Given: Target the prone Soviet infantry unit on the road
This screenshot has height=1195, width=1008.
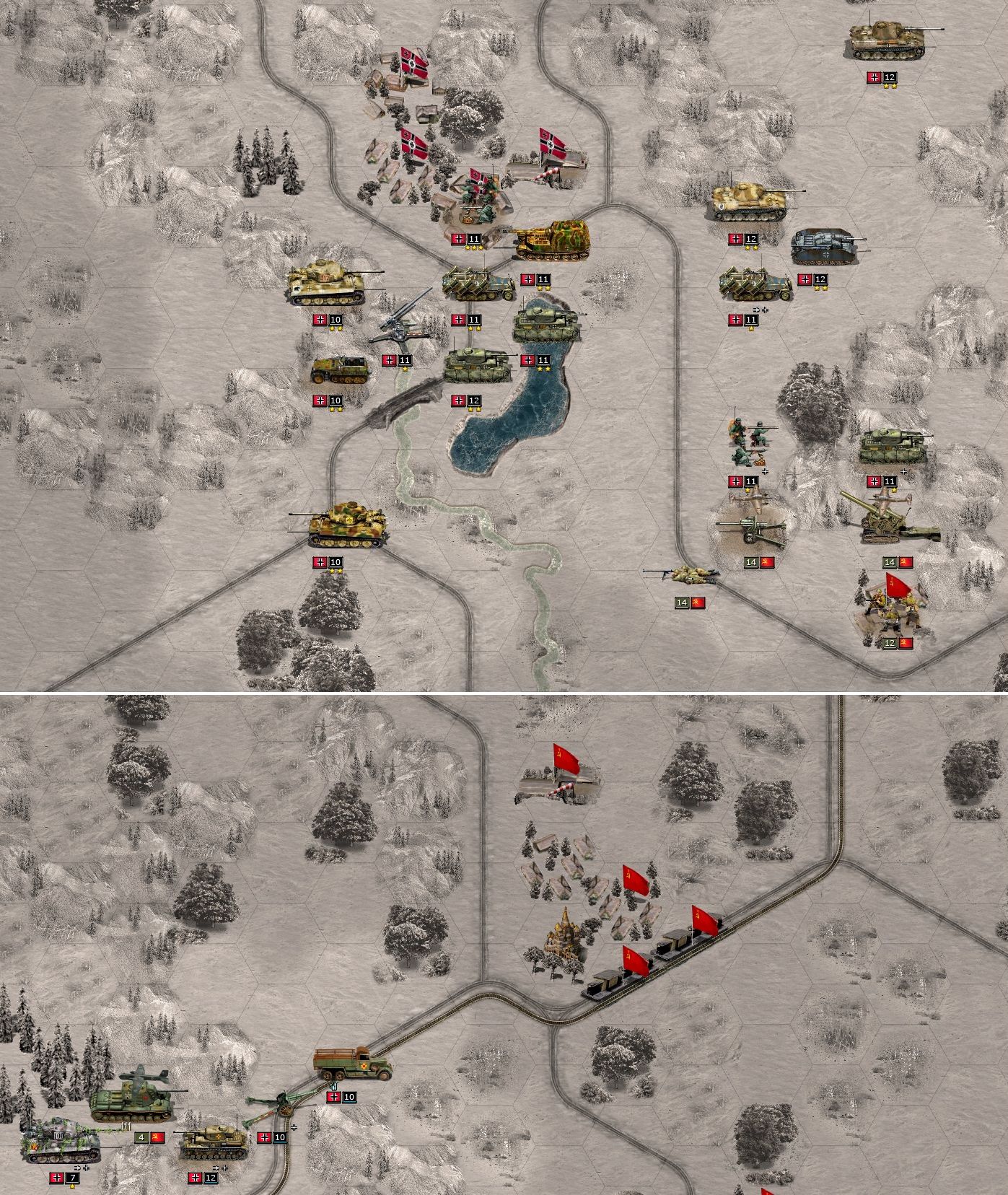Looking at the screenshot, I should coord(682,574).
